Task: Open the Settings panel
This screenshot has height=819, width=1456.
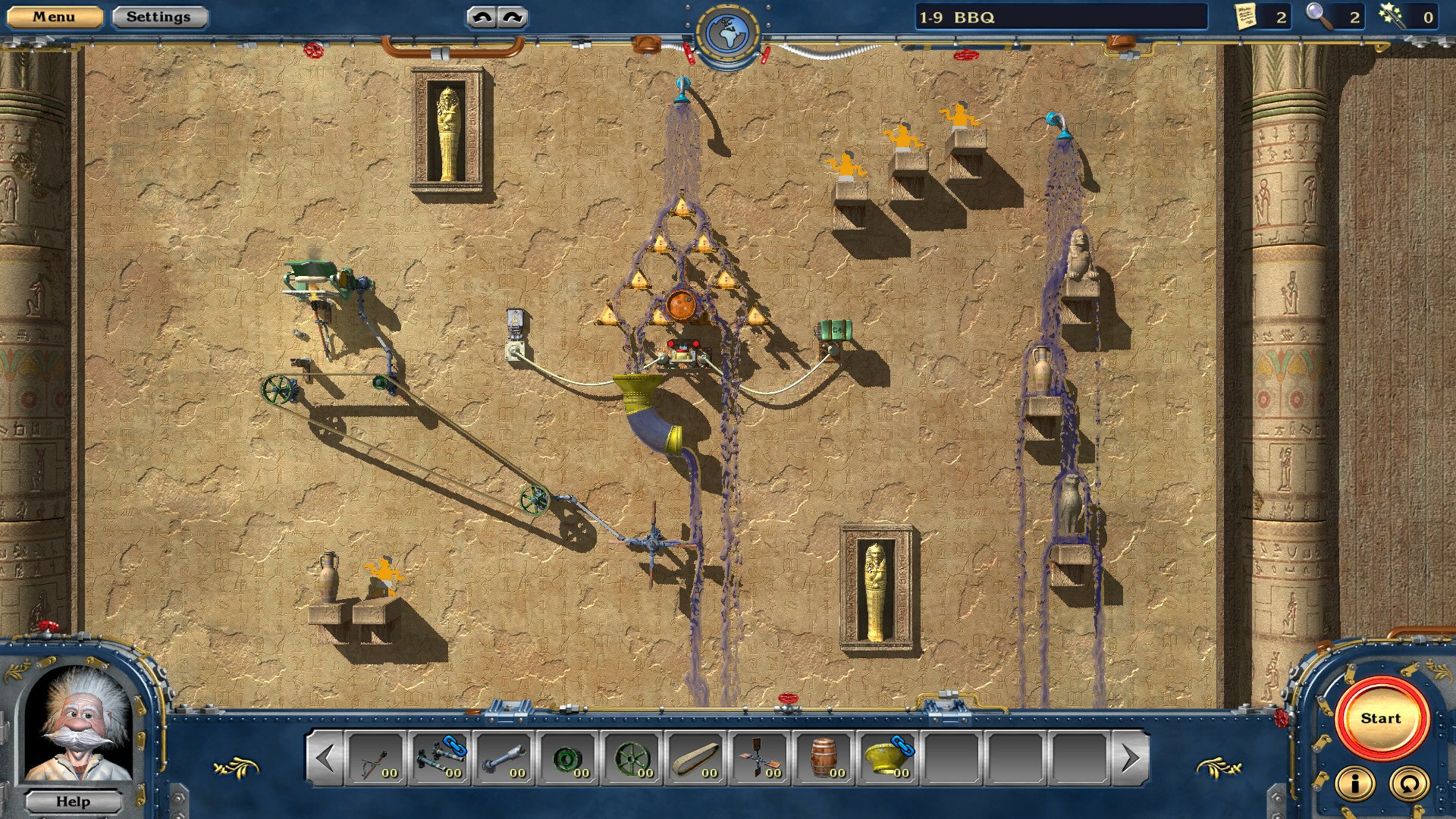Action: (x=158, y=17)
